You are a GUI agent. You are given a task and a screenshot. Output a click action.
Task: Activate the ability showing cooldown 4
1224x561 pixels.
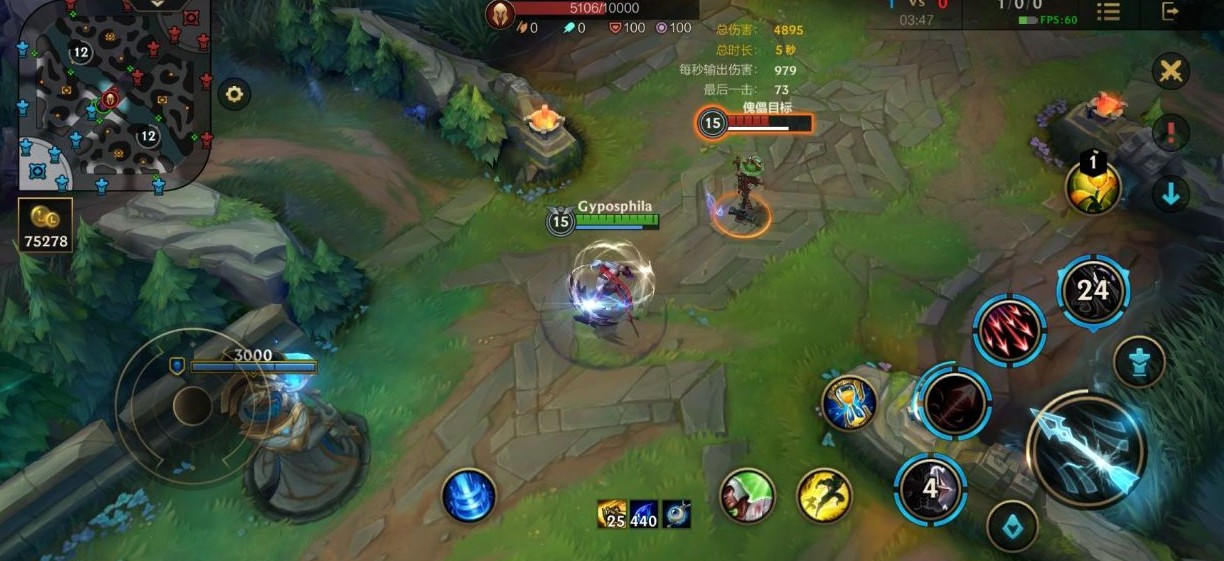coord(930,490)
